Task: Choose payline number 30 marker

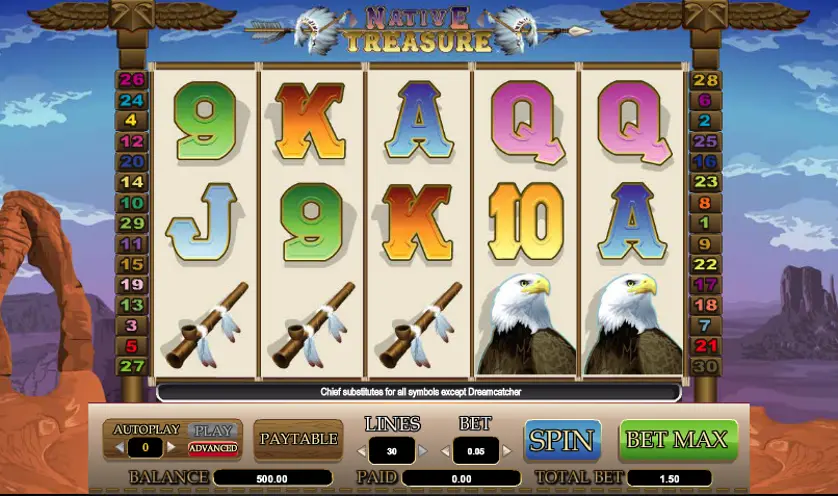Action: [x=706, y=366]
